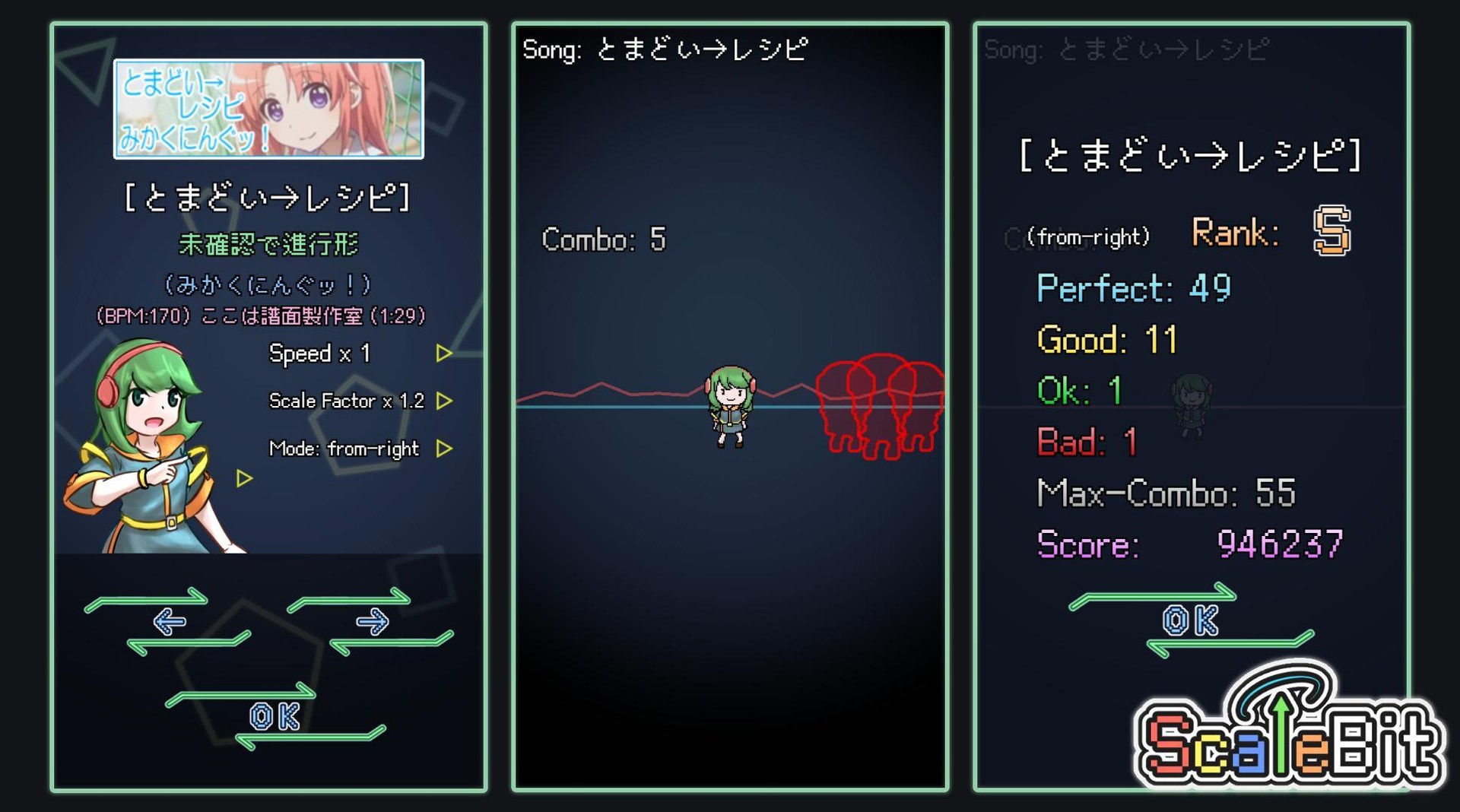Toggle the Mode setting from from-right
Screen dimensions: 1460x812
pyautogui.click(x=346, y=449)
